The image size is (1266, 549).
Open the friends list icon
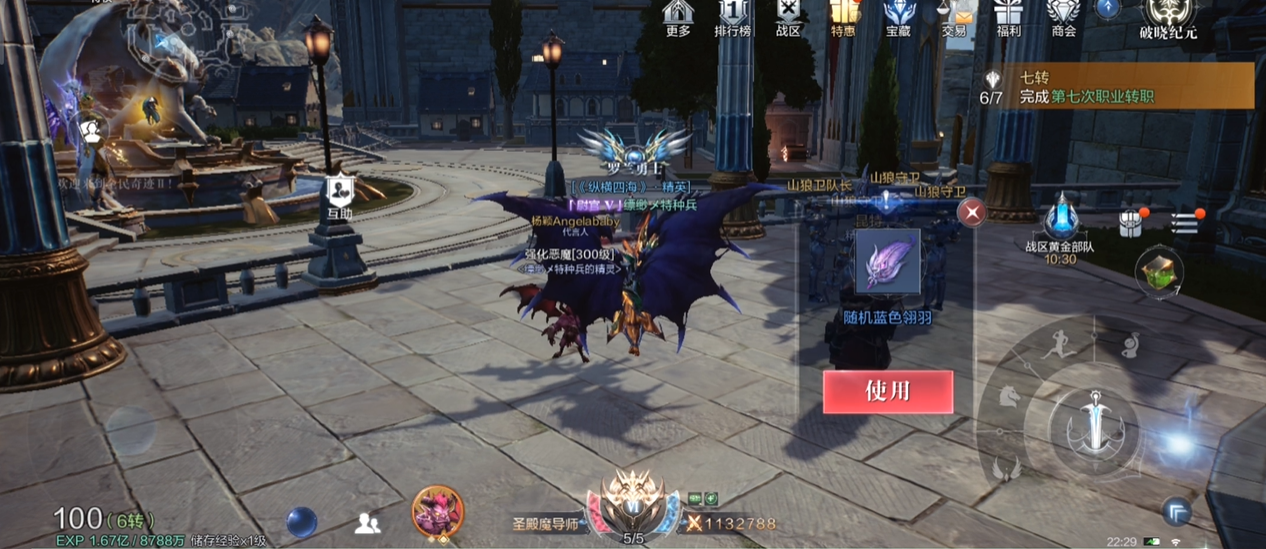coord(367,522)
